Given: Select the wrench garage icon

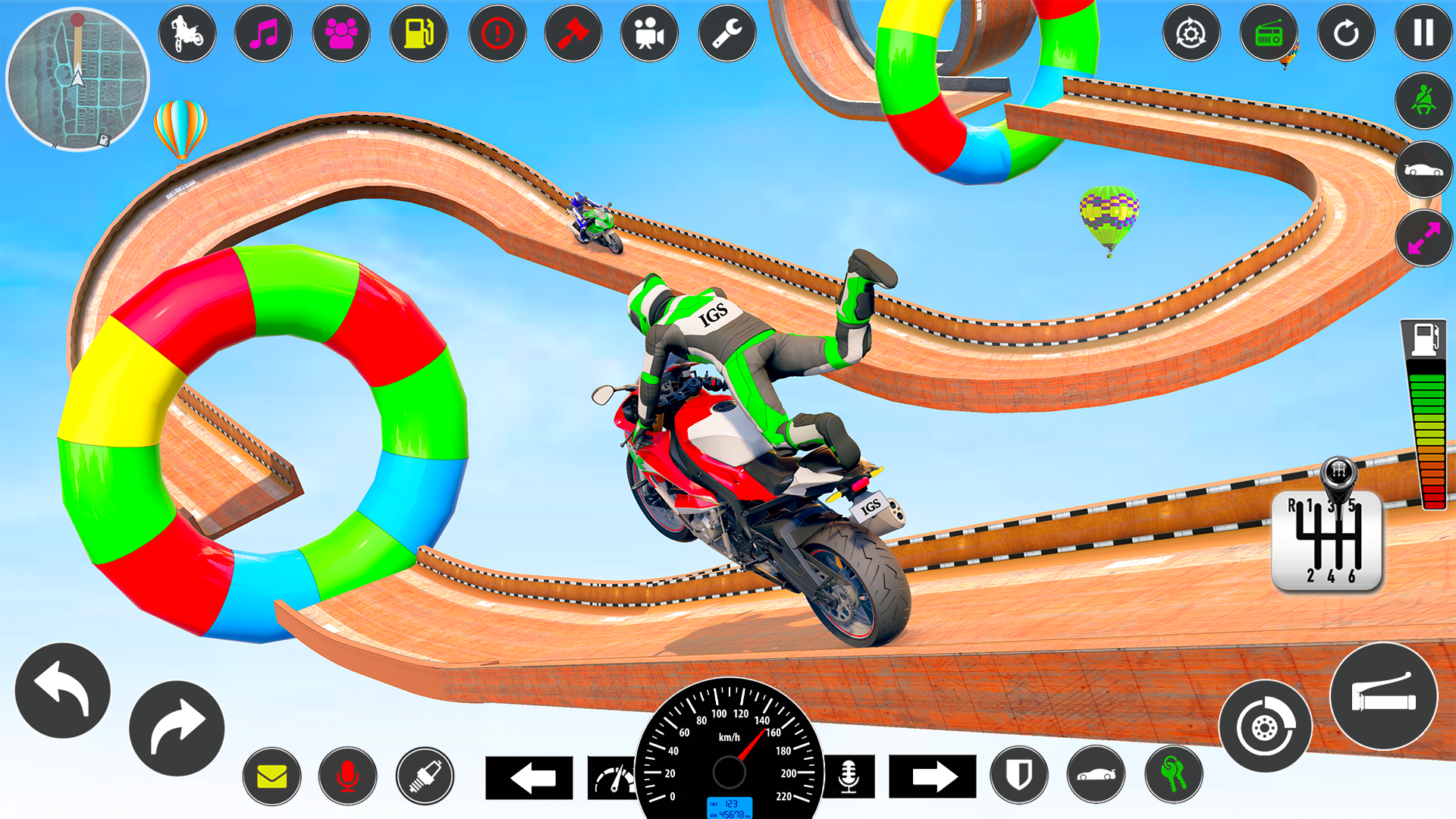Looking at the screenshot, I should coord(726,34).
